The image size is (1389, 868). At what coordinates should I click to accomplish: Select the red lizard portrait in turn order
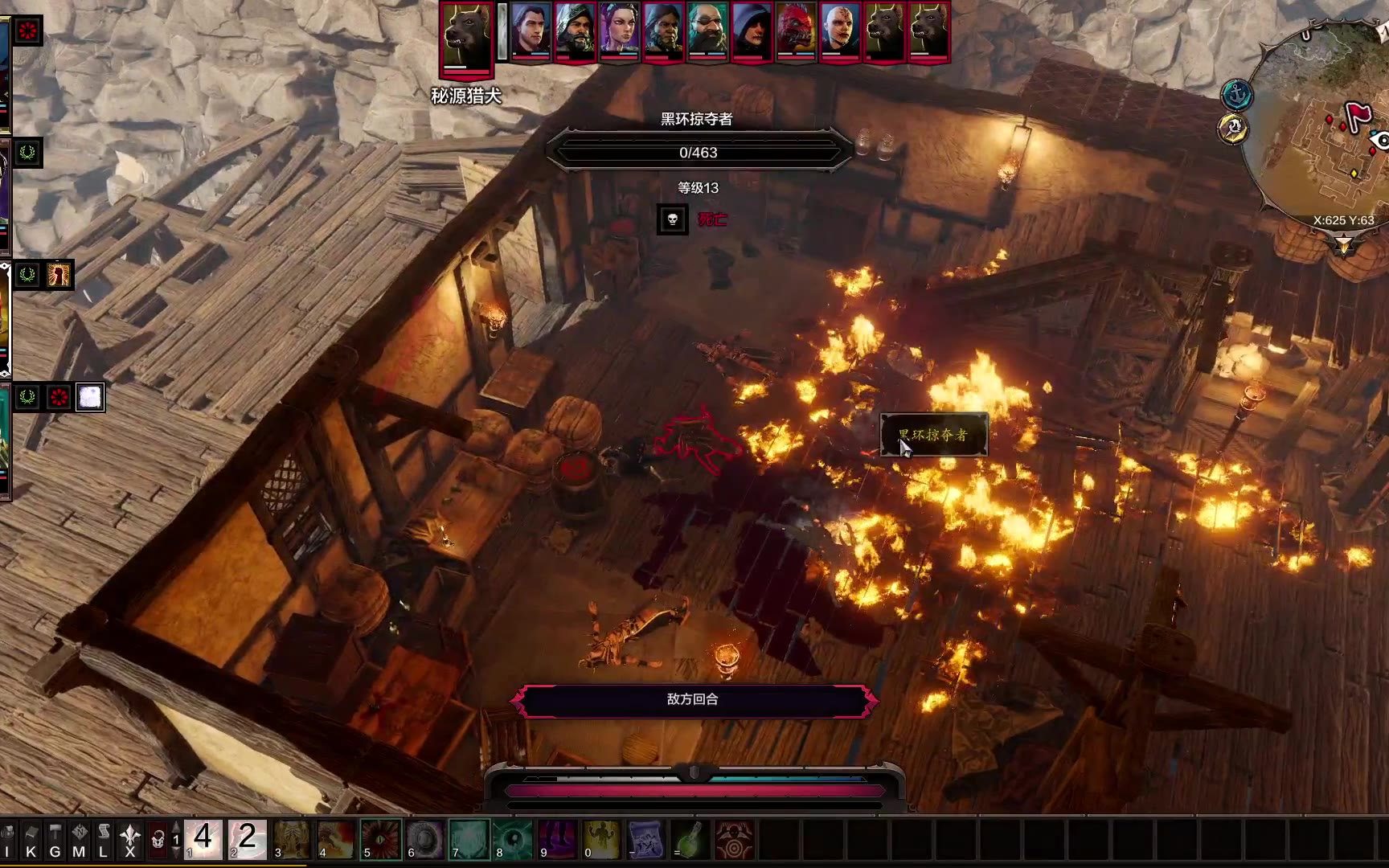pos(796,31)
